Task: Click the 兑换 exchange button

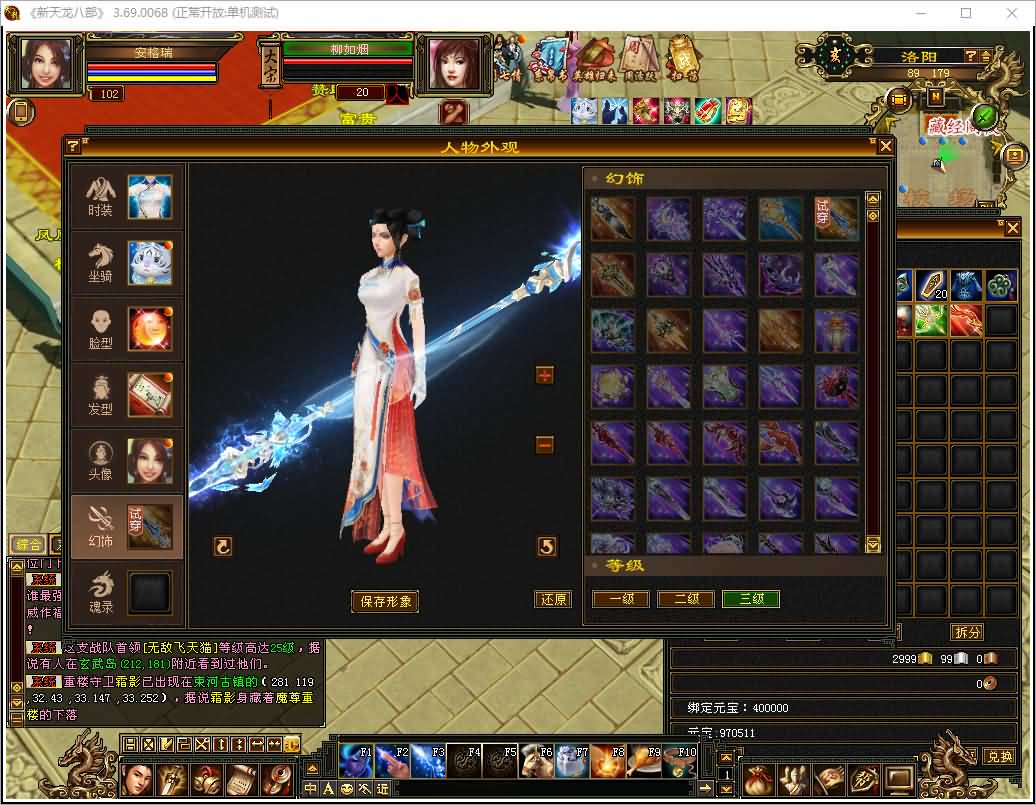Action: pyautogui.click(x=998, y=756)
